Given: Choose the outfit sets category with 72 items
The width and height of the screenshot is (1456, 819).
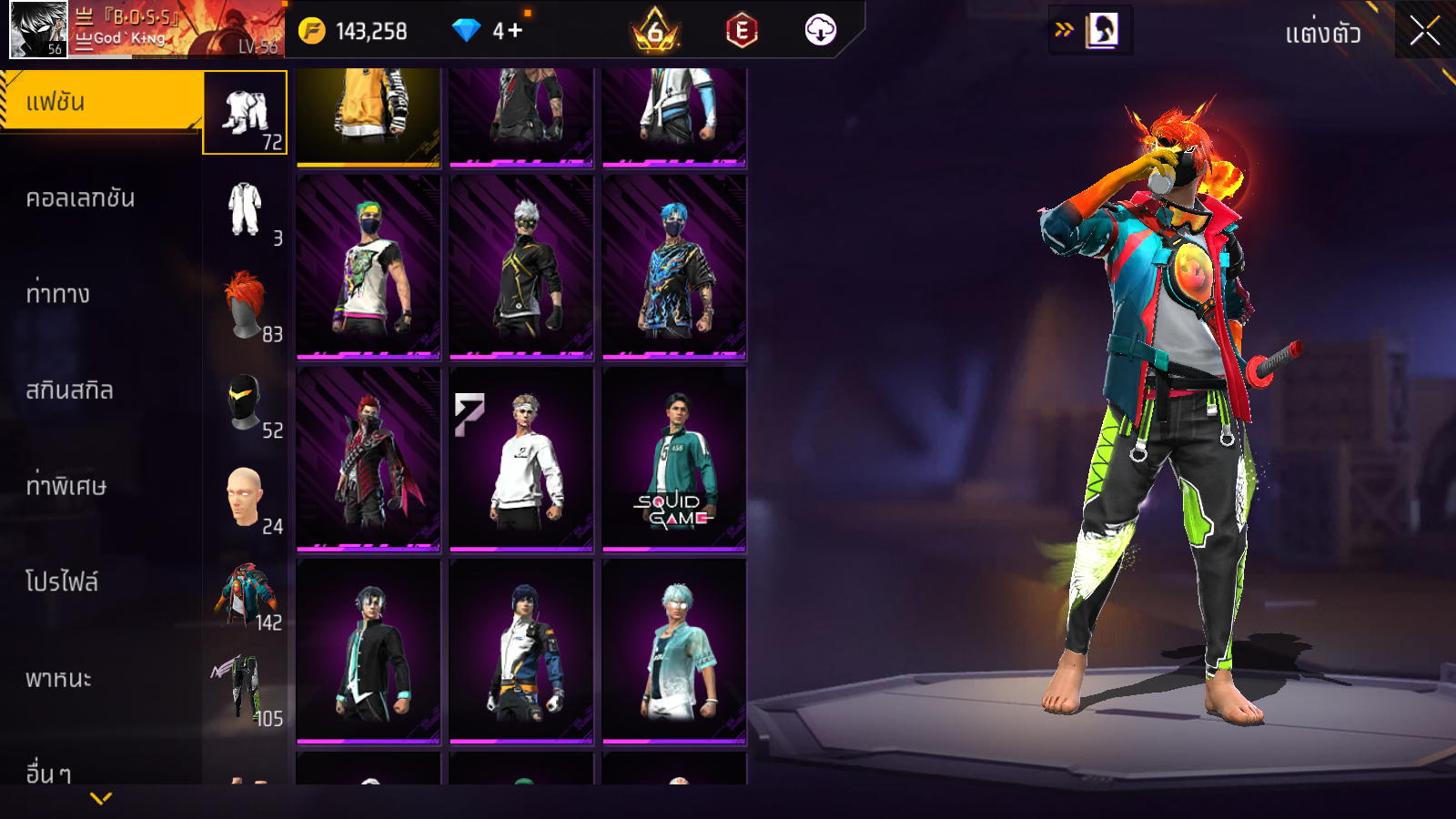Looking at the screenshot, I should (x=245, y=113).
